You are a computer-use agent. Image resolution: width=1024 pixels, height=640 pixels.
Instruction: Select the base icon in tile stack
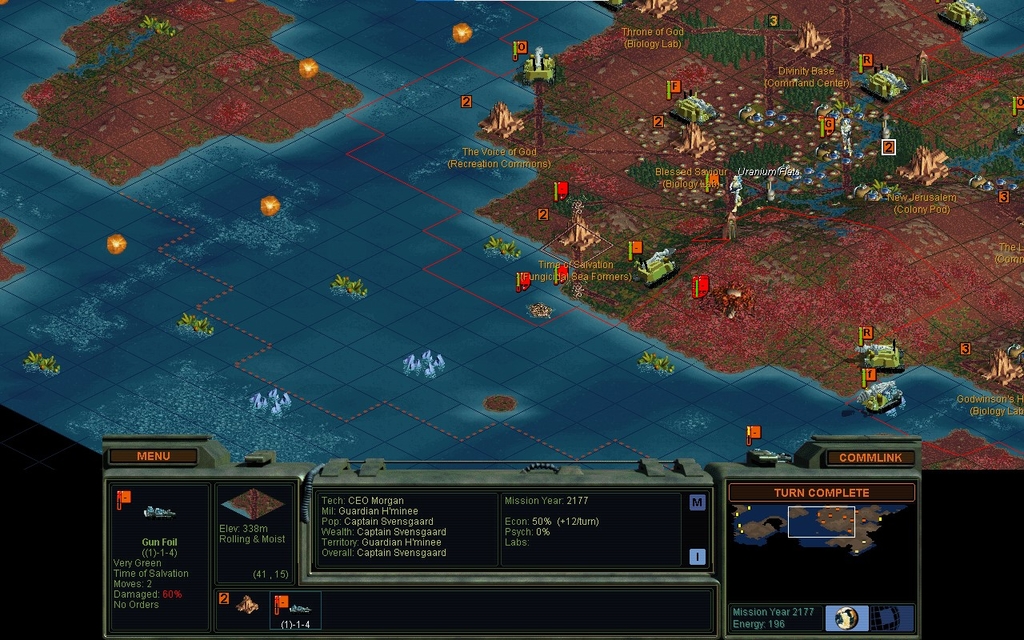(x=246, y=605)
